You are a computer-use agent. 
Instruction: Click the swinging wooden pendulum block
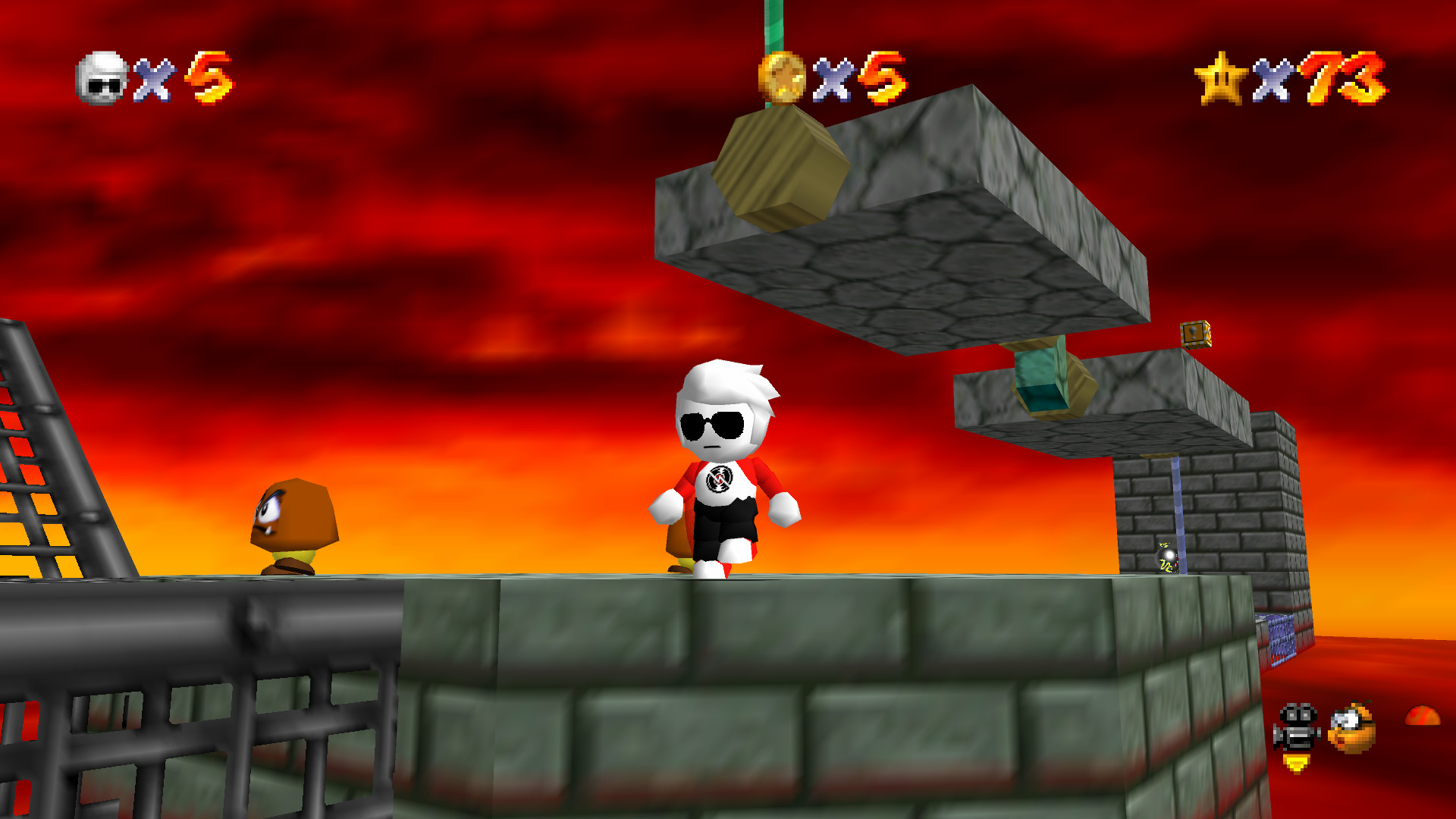(781, 167)
